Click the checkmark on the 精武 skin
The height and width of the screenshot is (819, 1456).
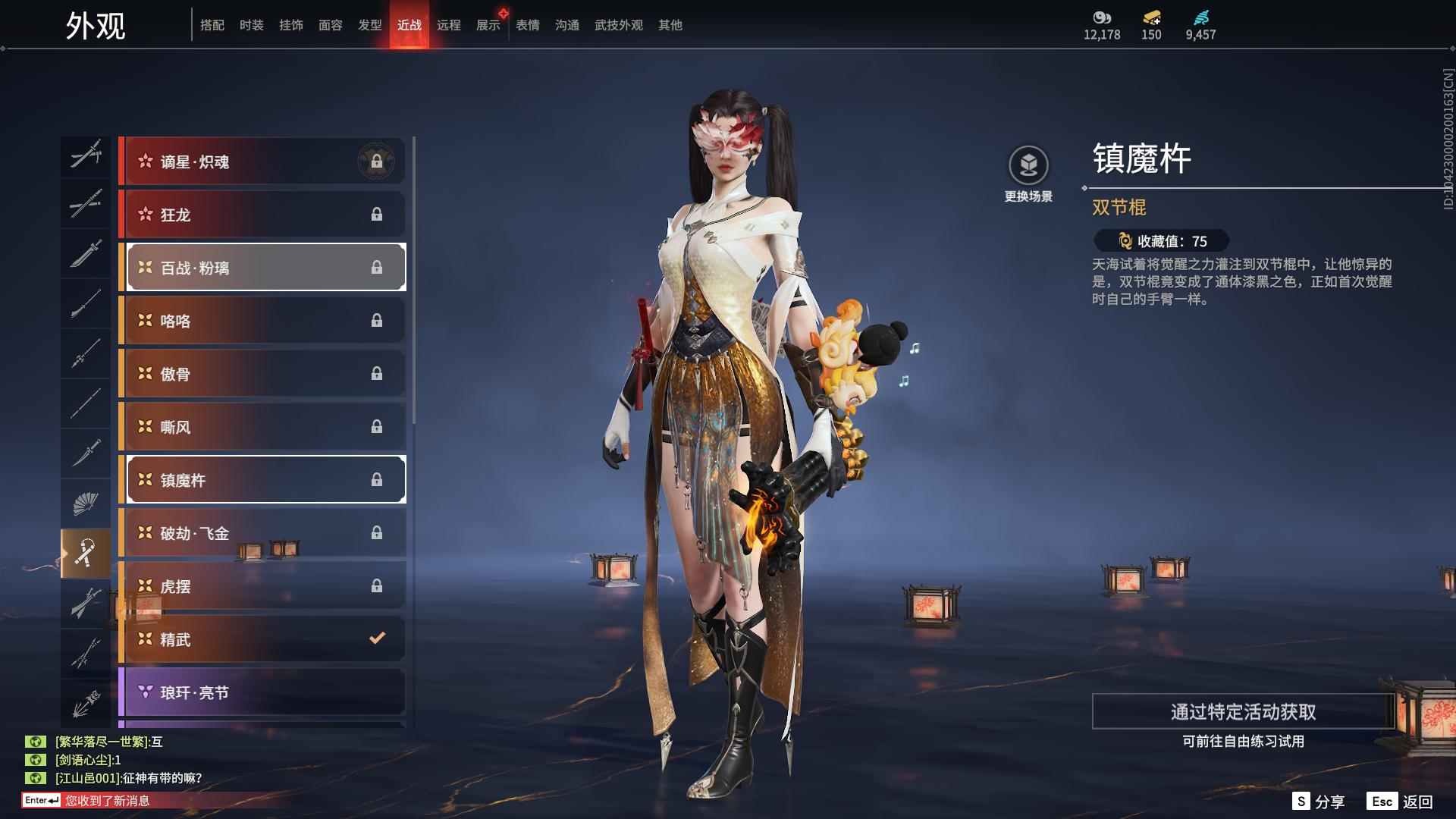[x=377, y=639]
